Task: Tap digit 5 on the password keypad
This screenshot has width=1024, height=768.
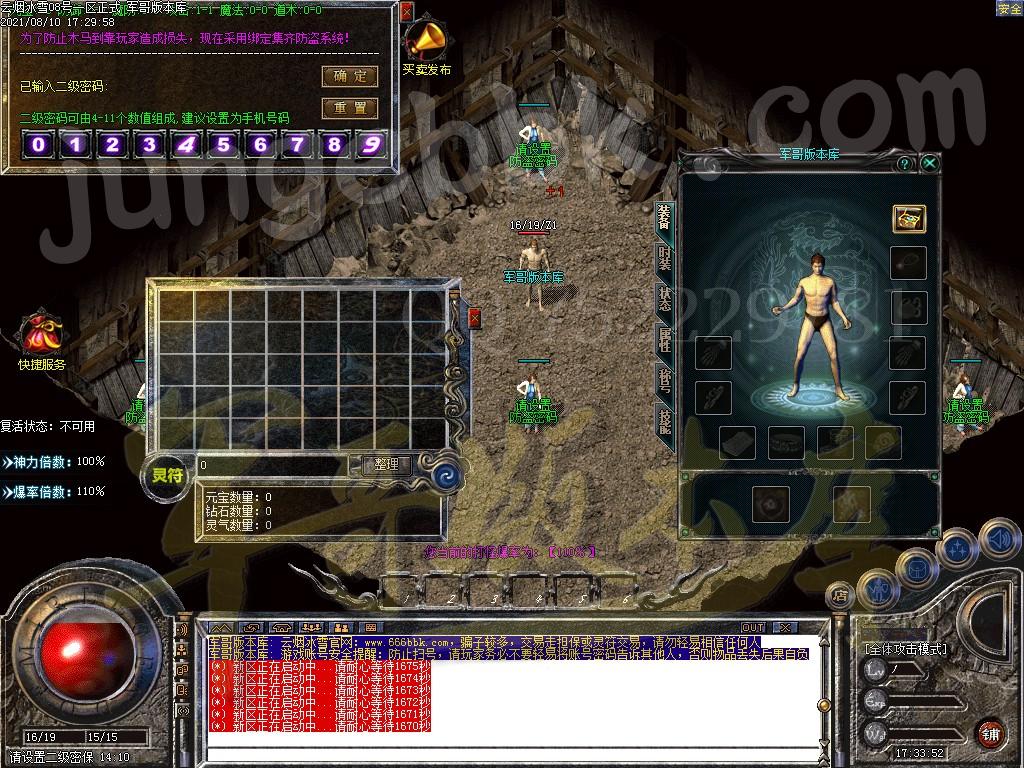Action: pos(223,145)
